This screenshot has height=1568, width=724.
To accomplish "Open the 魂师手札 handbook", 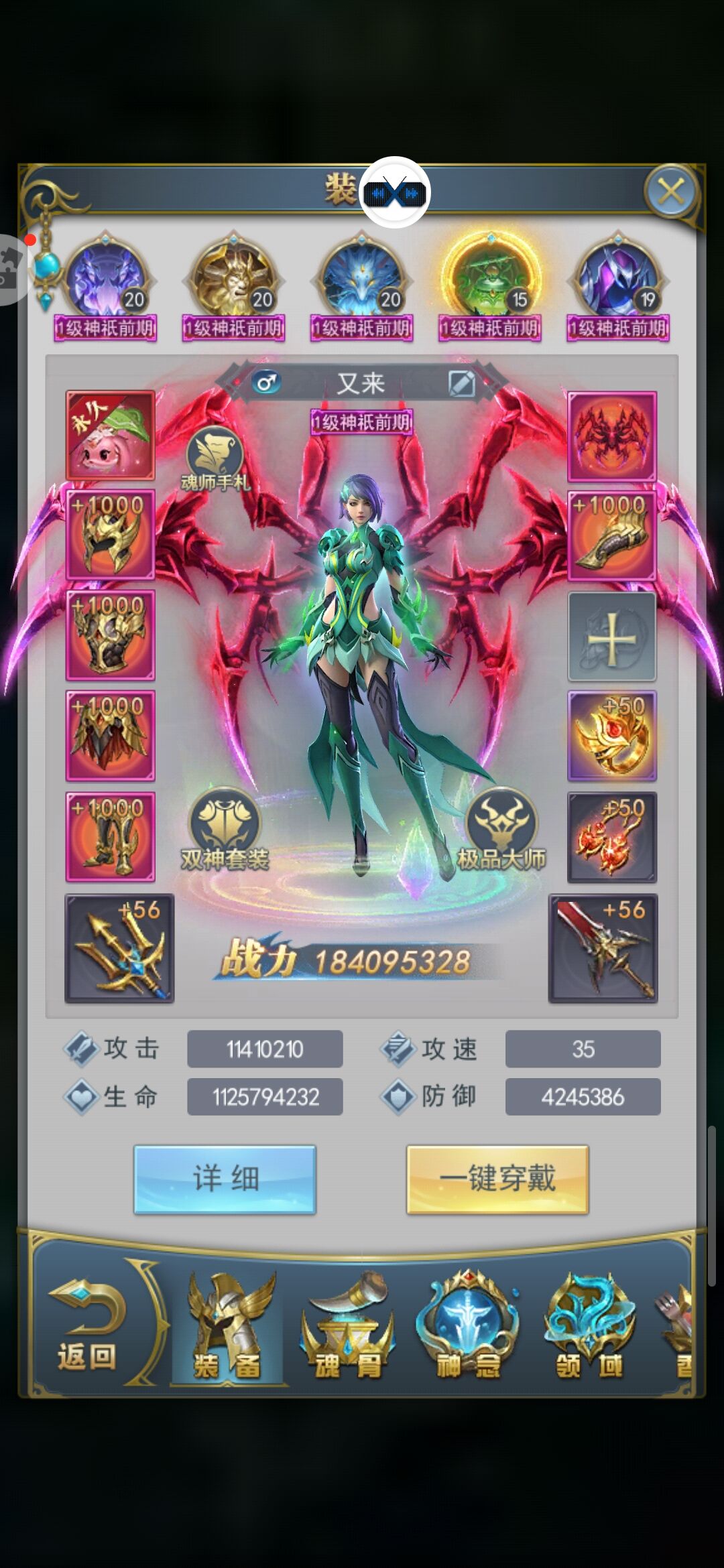I will [215, 457].
